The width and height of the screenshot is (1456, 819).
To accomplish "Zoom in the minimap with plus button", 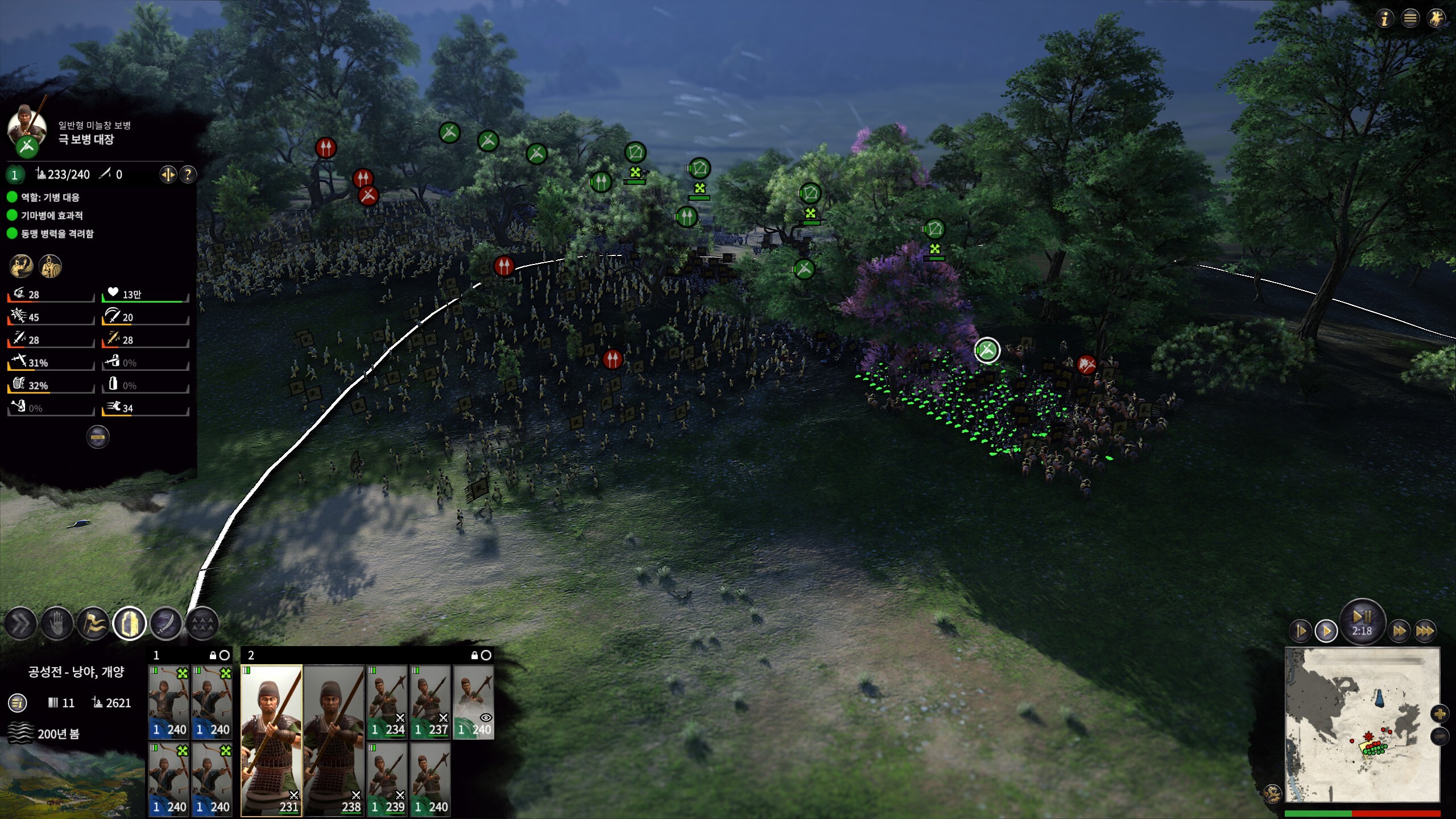I will click(x=1440, y=714).
